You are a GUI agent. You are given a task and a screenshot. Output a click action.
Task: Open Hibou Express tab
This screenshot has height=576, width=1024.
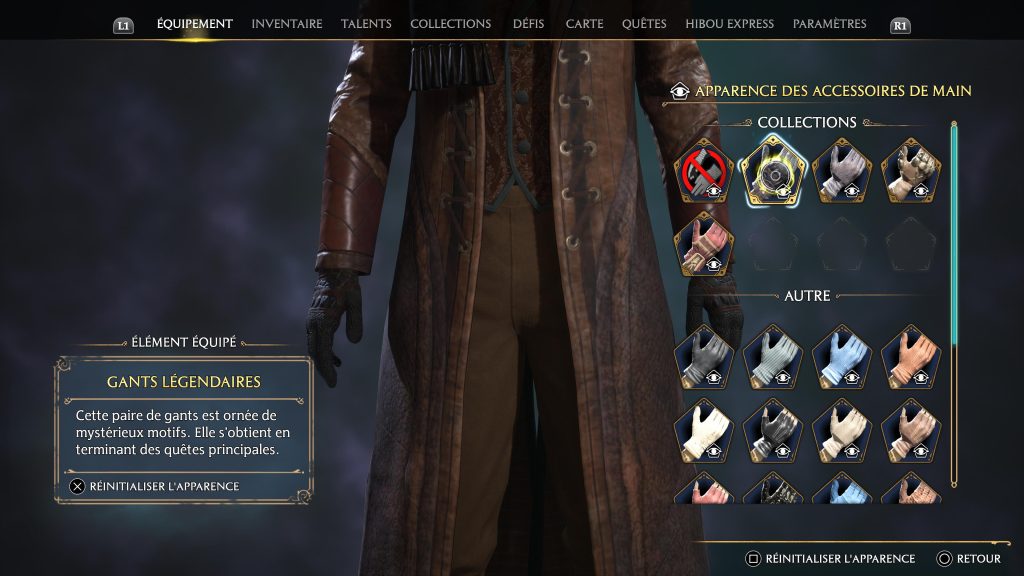(x=729, y=24)
